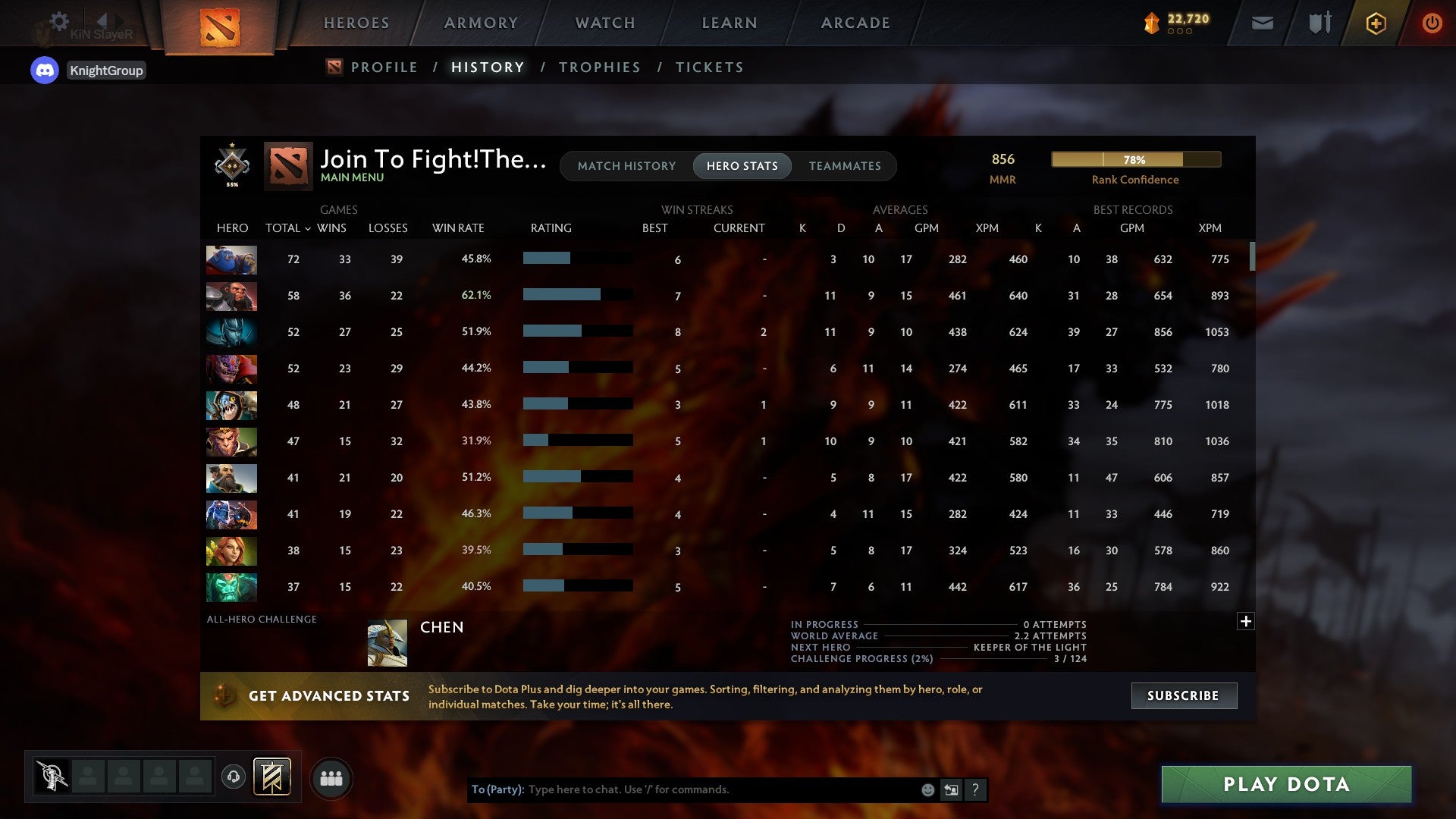Click the SUBSCRIBE button for Dota Plus
The height and width of the screenshot is (819, 1456).
1183,695
